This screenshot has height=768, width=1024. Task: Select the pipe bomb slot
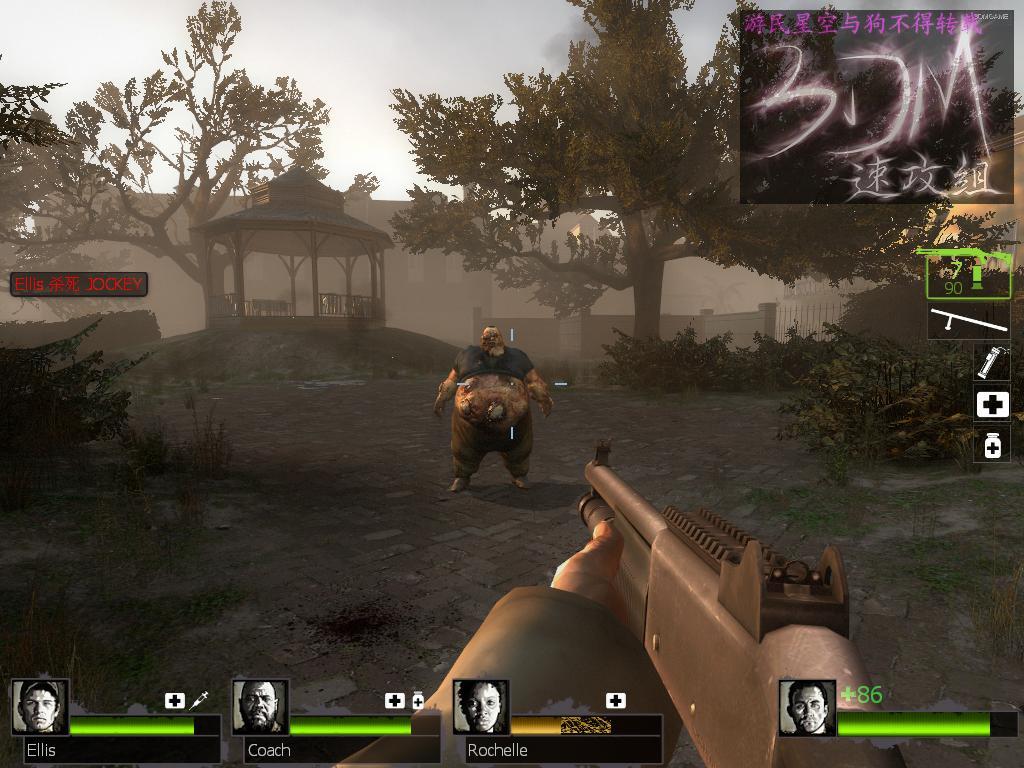click(992, 361)
